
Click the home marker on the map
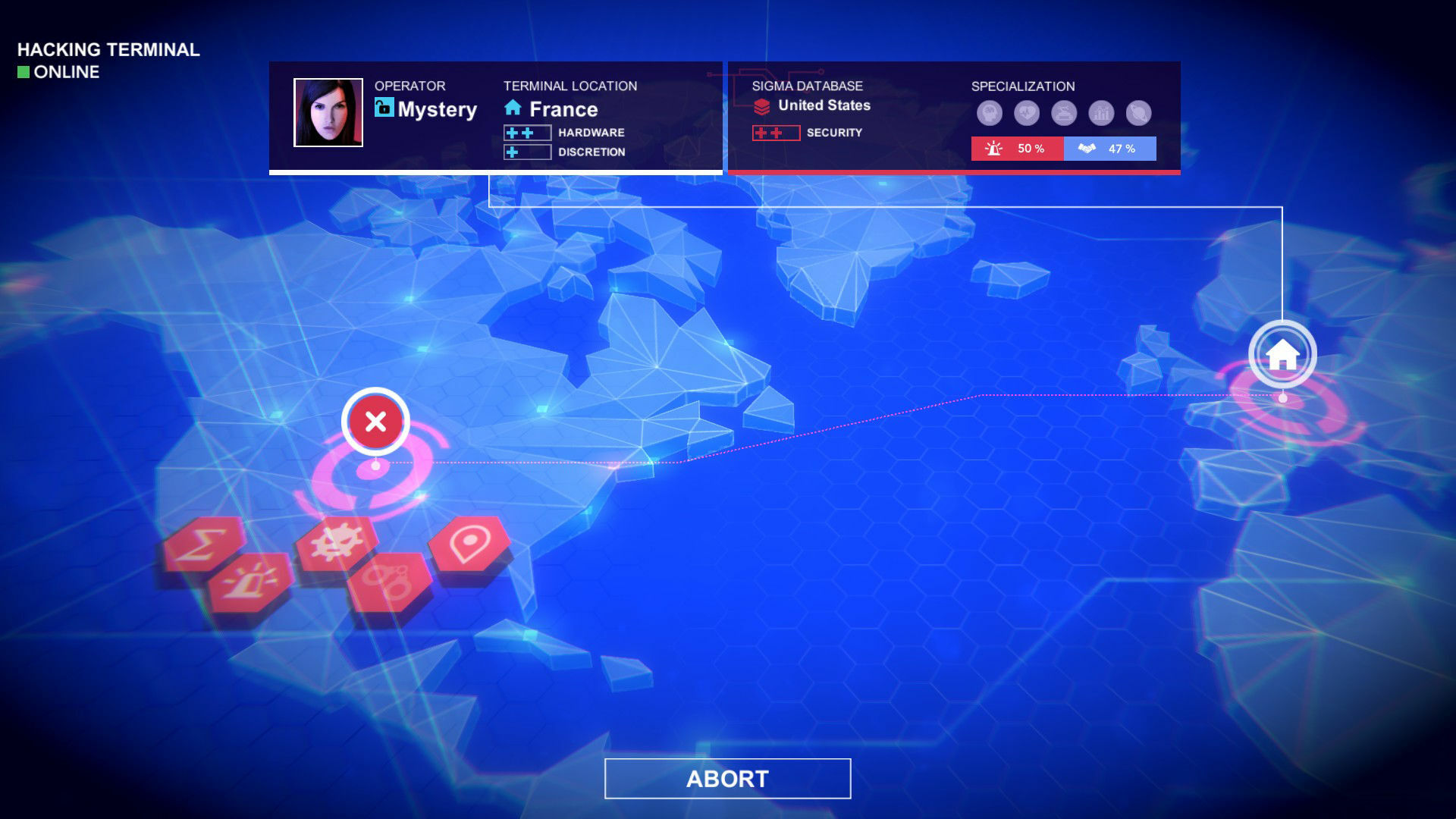click(1283, 353)
